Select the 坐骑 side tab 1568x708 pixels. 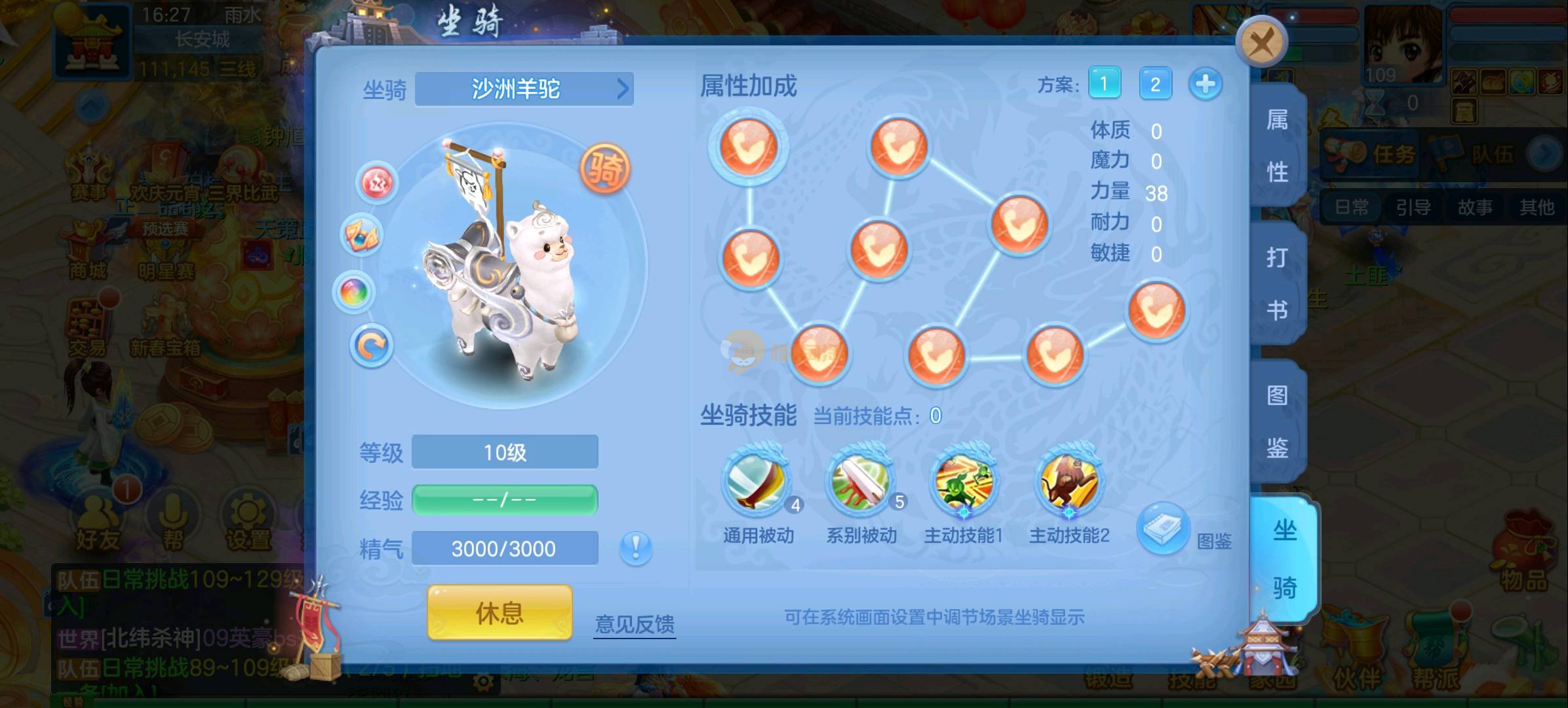1284,559
